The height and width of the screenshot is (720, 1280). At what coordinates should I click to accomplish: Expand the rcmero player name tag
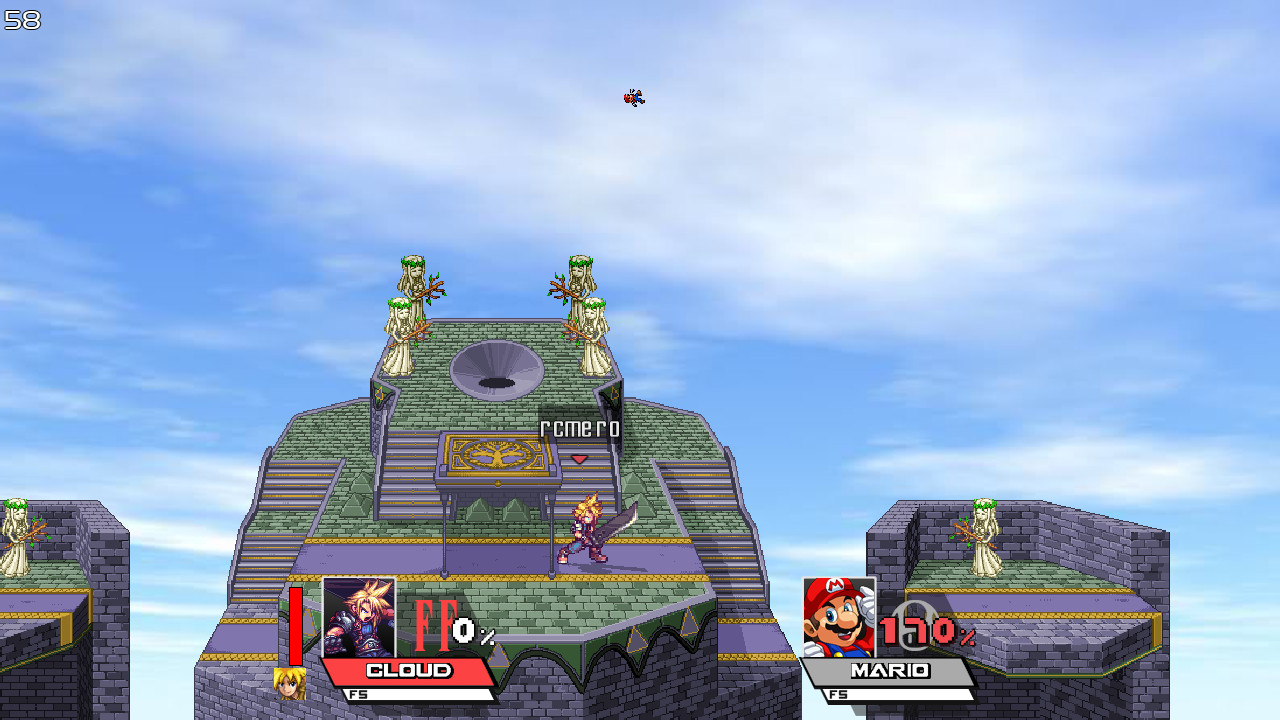[581, 428]
